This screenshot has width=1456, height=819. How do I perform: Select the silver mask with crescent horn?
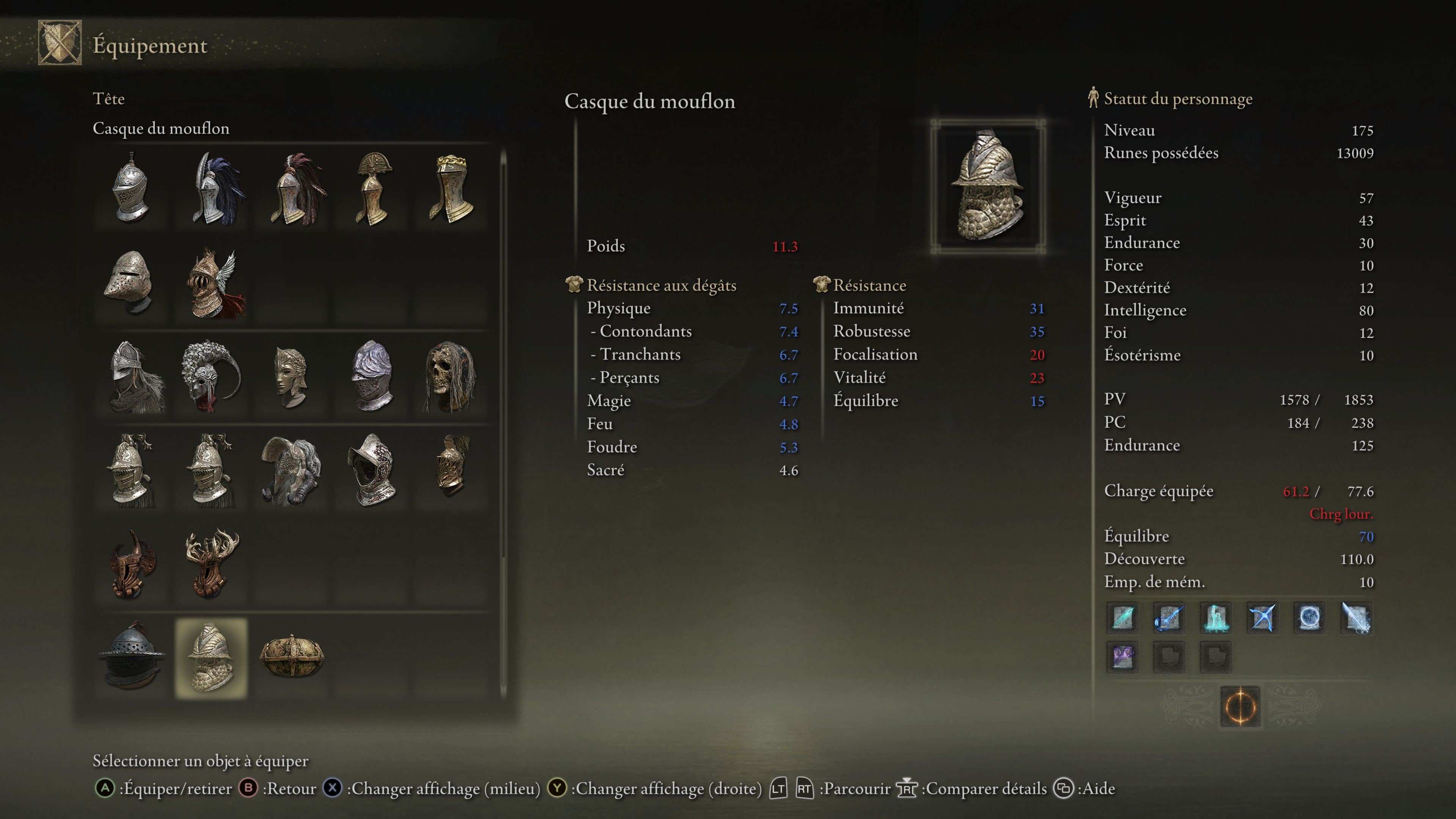click(x=212, y=375)
